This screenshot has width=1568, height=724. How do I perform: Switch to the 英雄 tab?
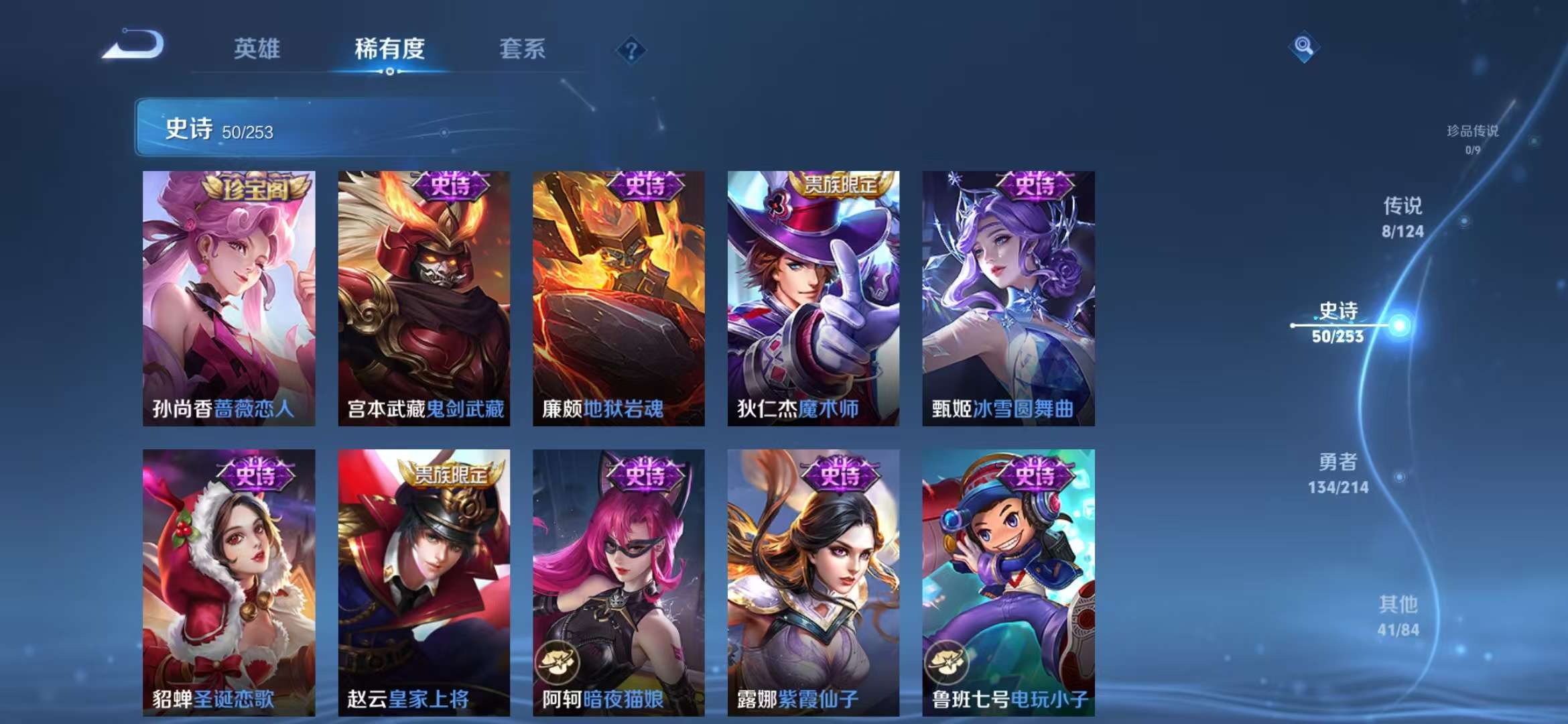pos(258,49)
